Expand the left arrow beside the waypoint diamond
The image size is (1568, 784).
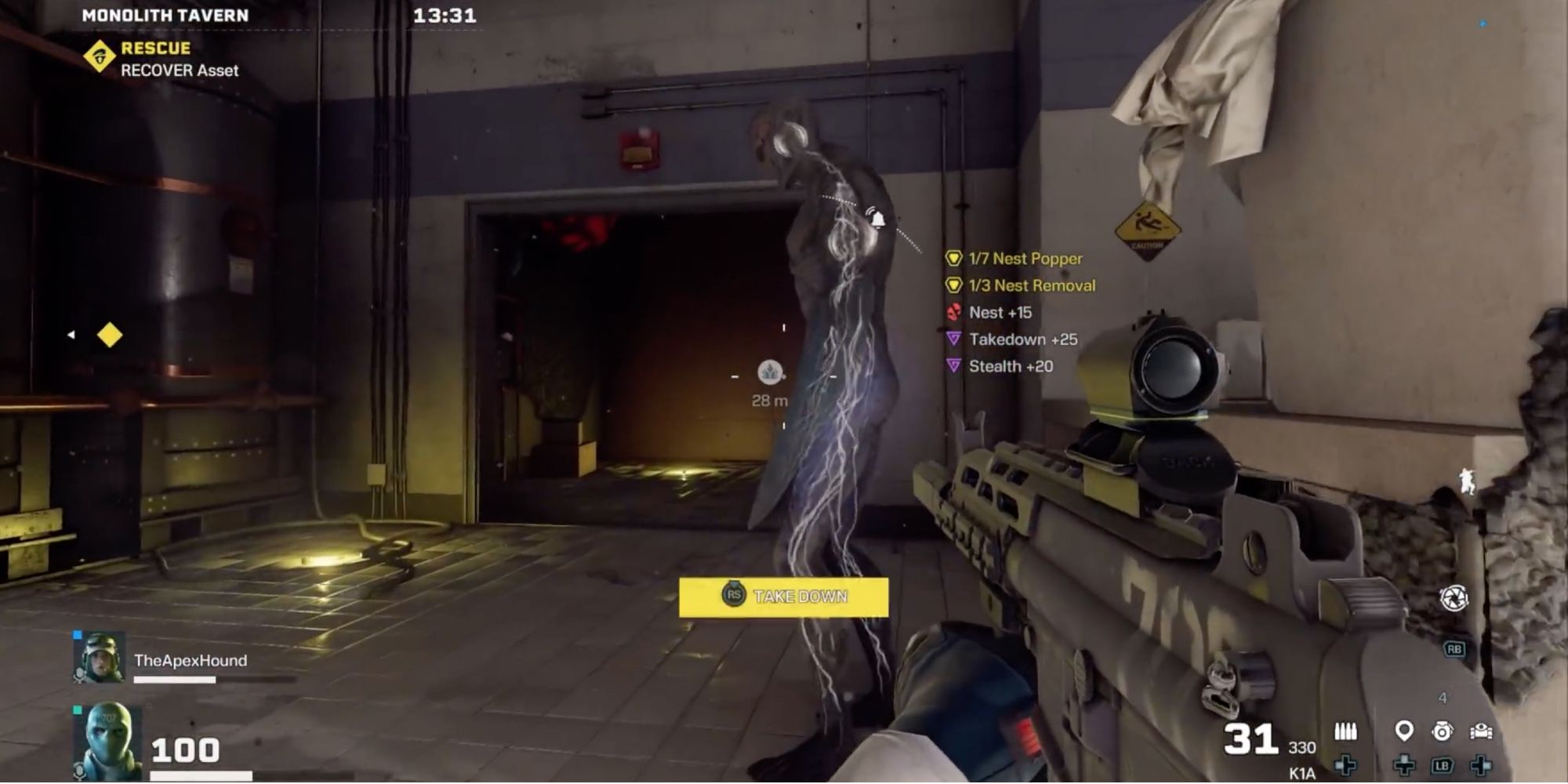coord(72,334)
